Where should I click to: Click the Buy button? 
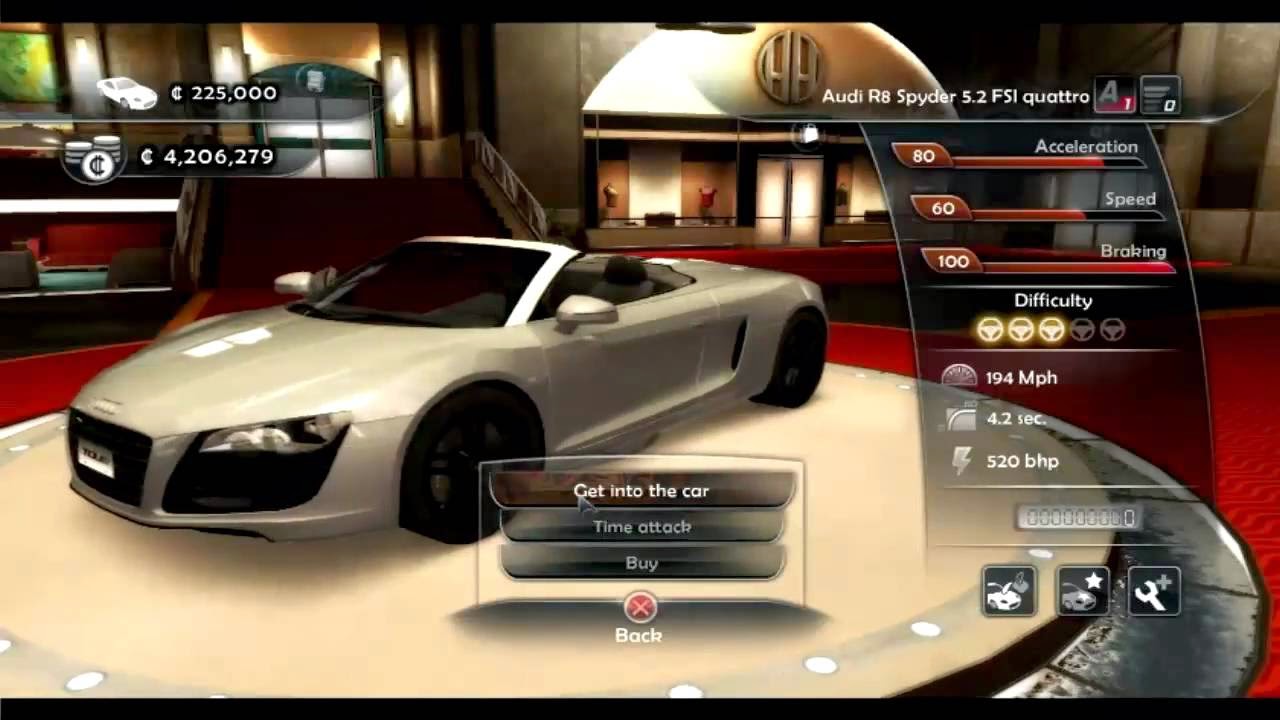click(640, 562)
